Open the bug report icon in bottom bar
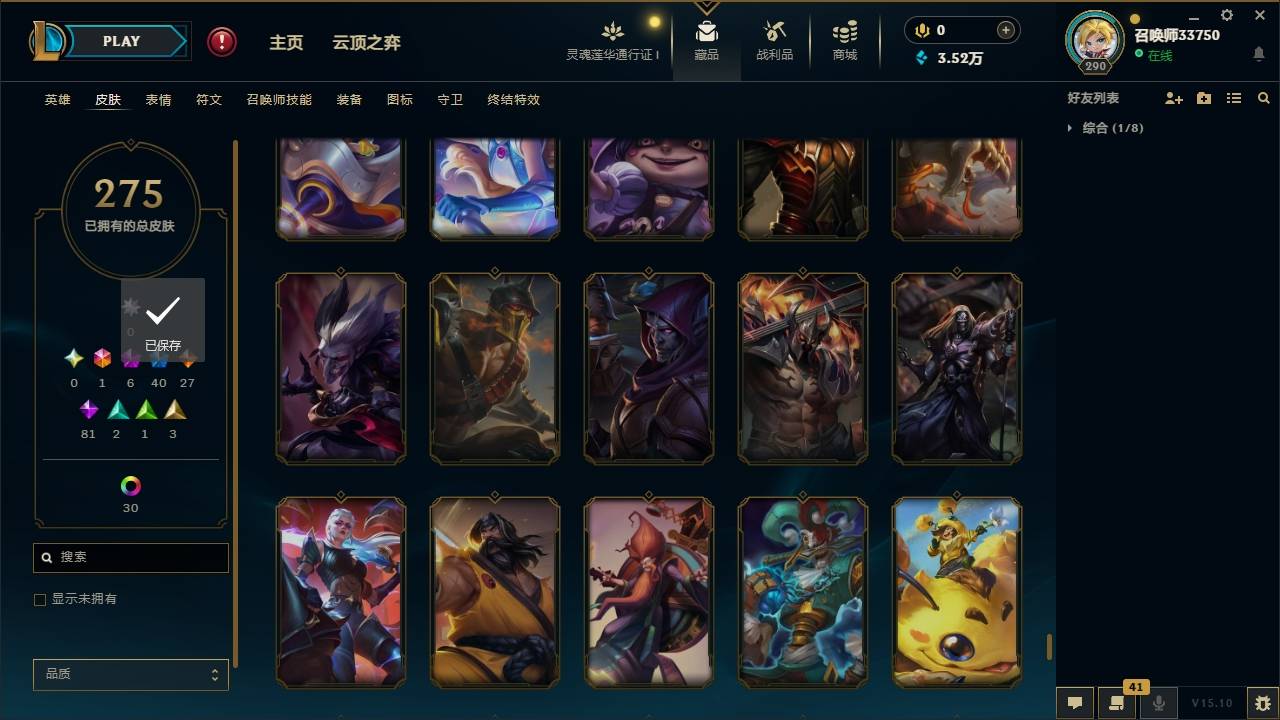 pyautogui.click(x=1258, y=703)
